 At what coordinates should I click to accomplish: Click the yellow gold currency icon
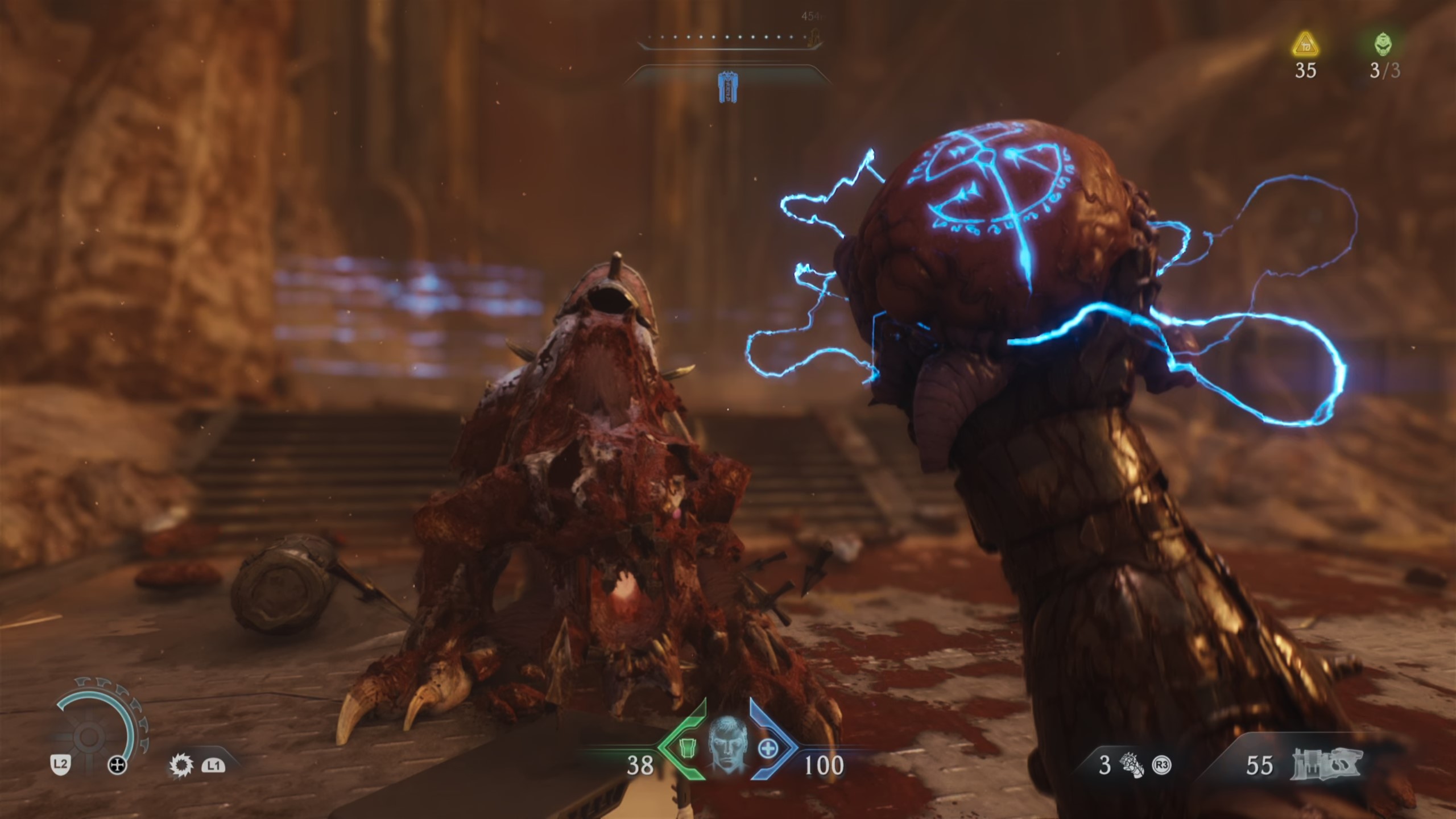(1306, 45)
